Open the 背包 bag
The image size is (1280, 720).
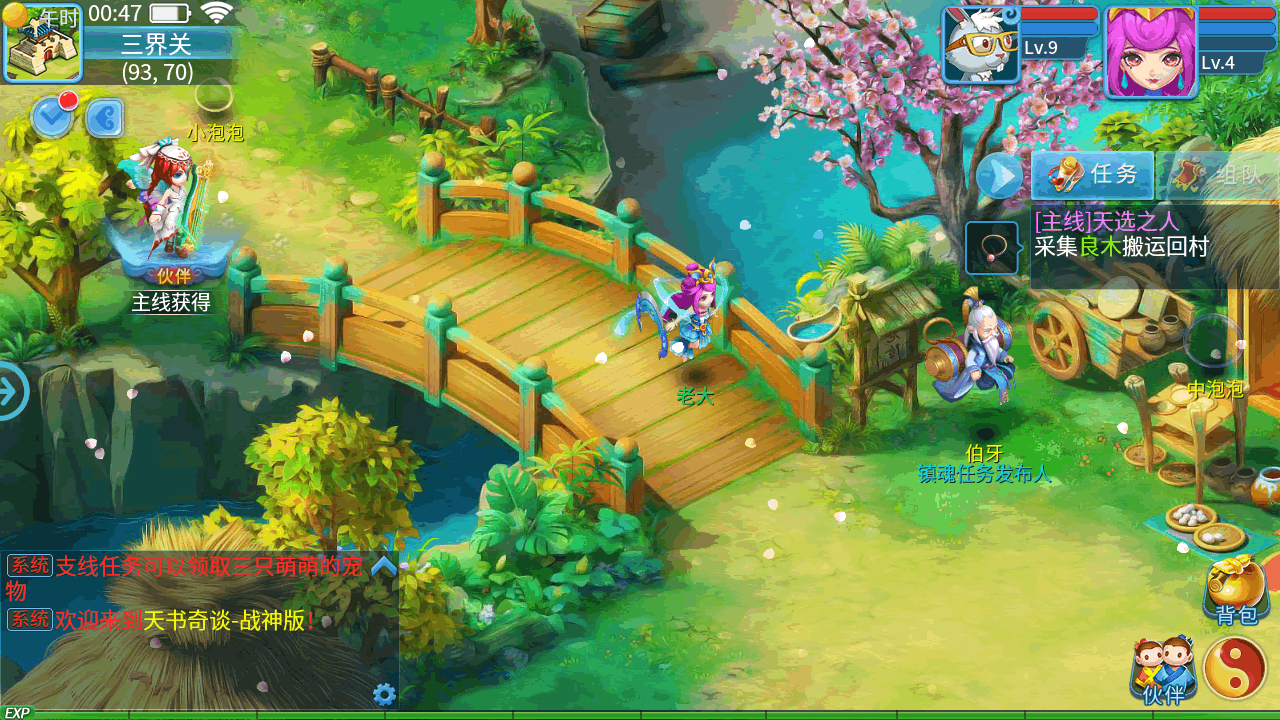[x=1237, y=590]
